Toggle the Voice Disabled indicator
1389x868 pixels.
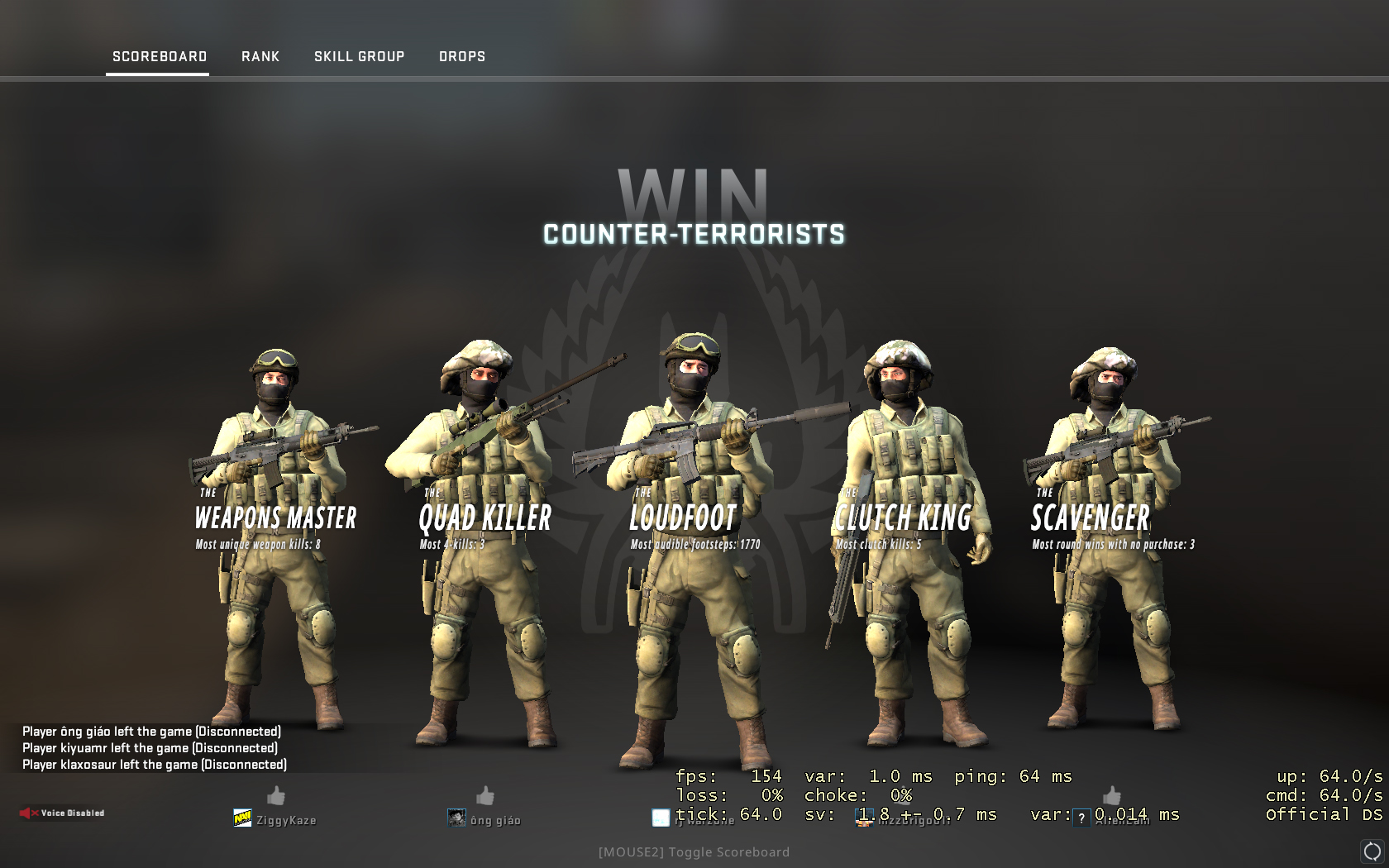pyautogui.click(x=63, y=813)
